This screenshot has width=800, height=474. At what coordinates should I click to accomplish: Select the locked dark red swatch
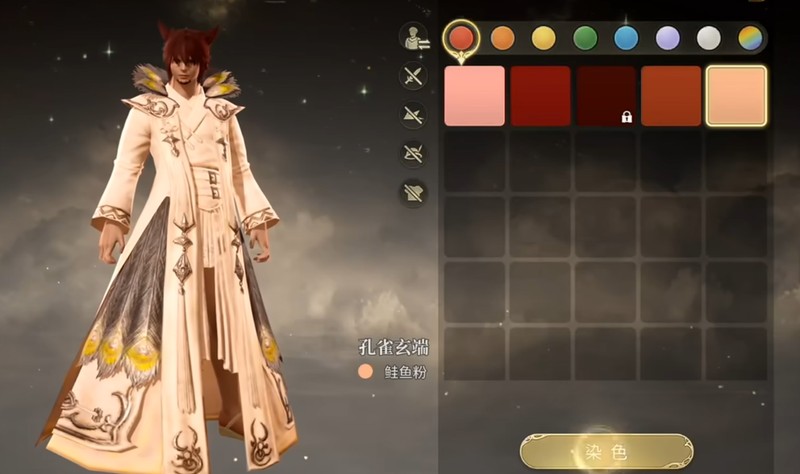point(606,96)
